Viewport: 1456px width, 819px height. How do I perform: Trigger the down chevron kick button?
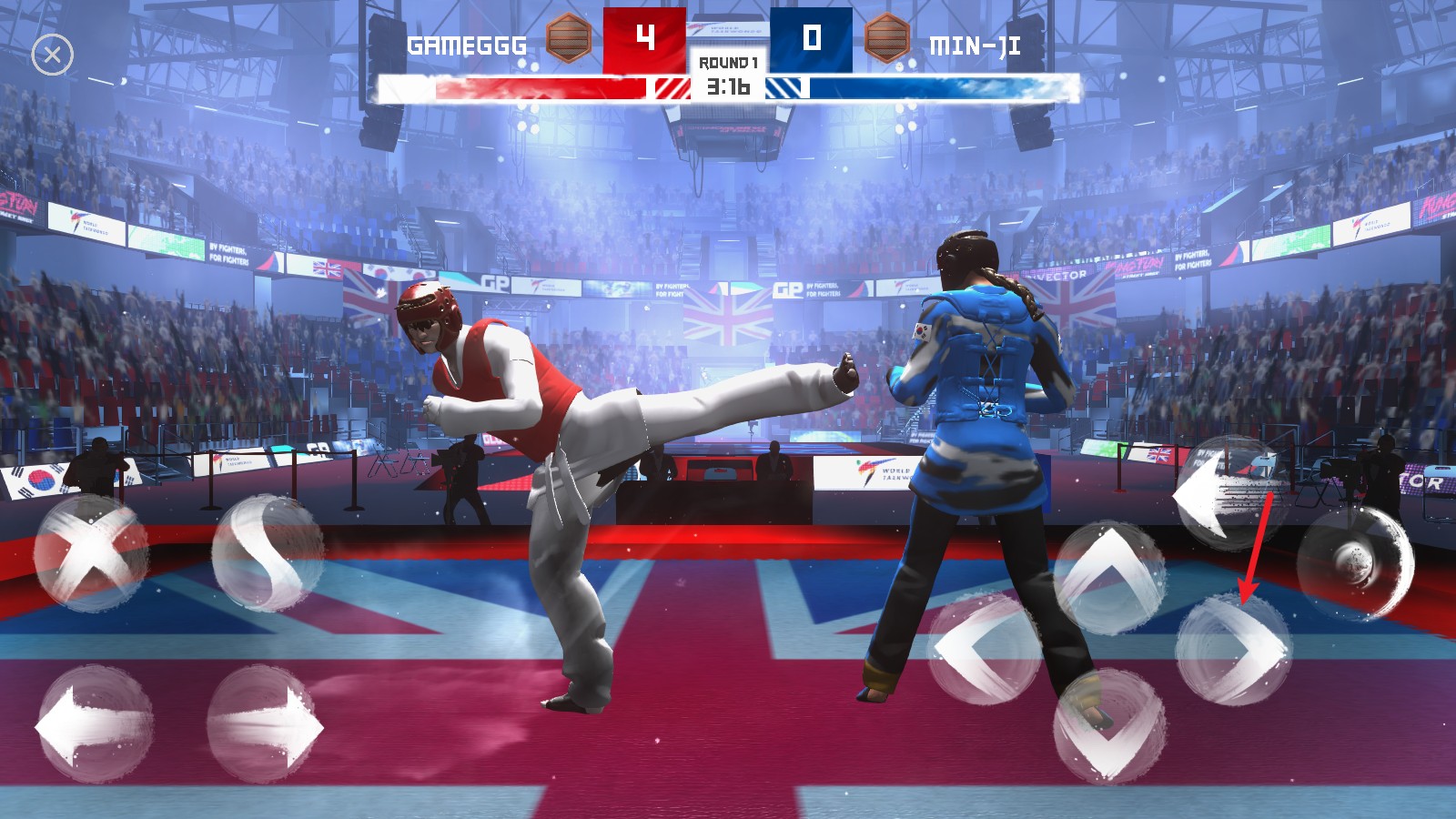(1109, 726)
